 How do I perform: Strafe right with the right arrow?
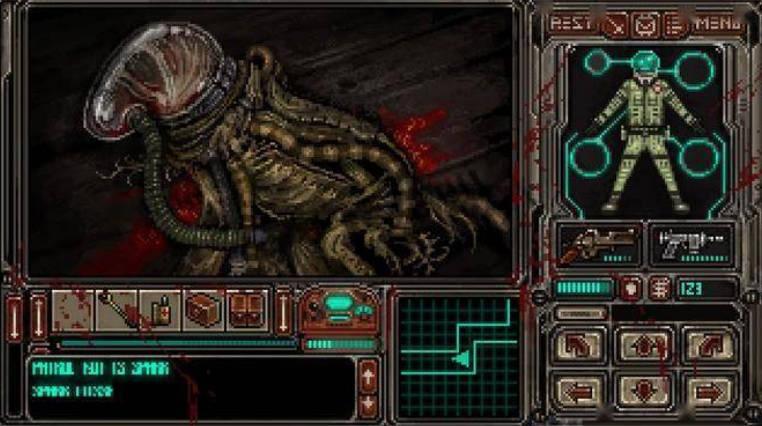pos(707,388)
